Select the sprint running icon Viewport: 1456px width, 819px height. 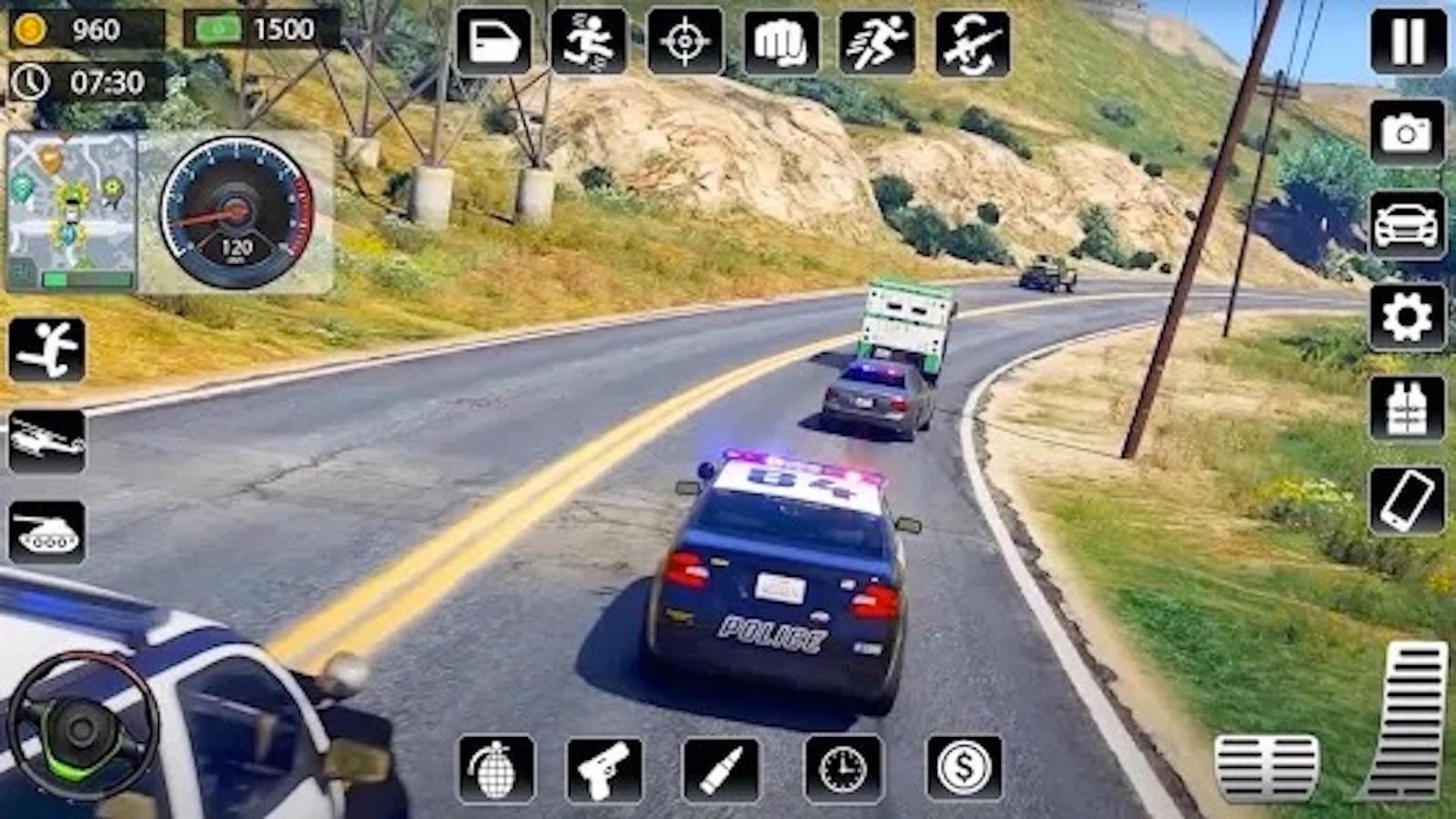(x=876, y=38)
